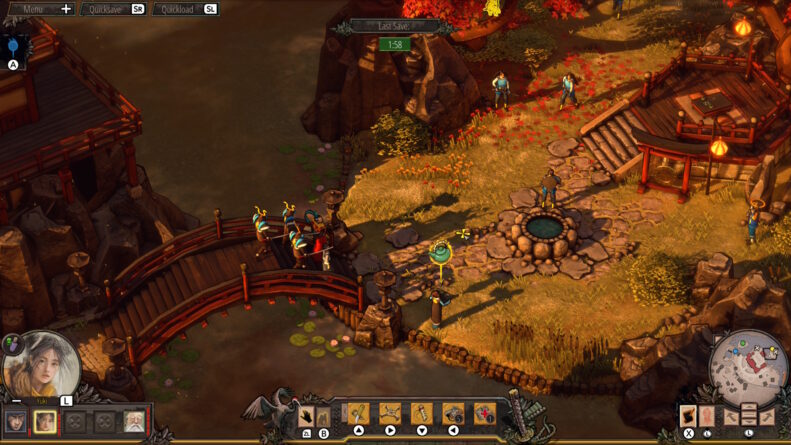Activate the crossed bones trap ability

[x=389, y=413]
